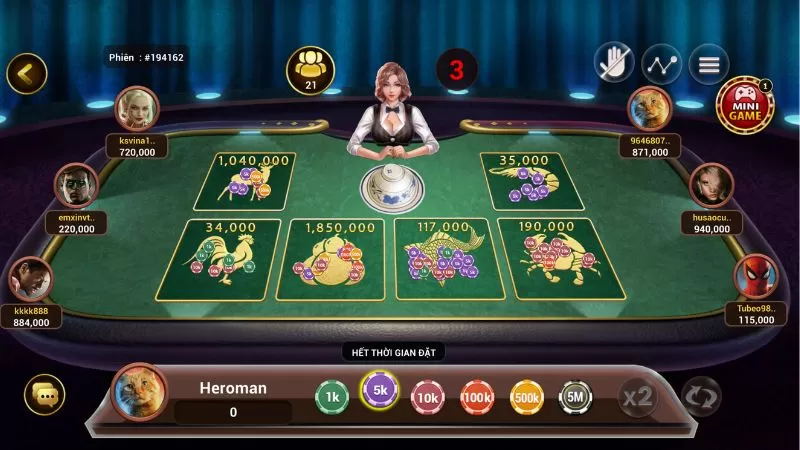The width and height of the screenshot is (800, 450).
Task: Tap the hand icon button
Action: click(614, 64)
